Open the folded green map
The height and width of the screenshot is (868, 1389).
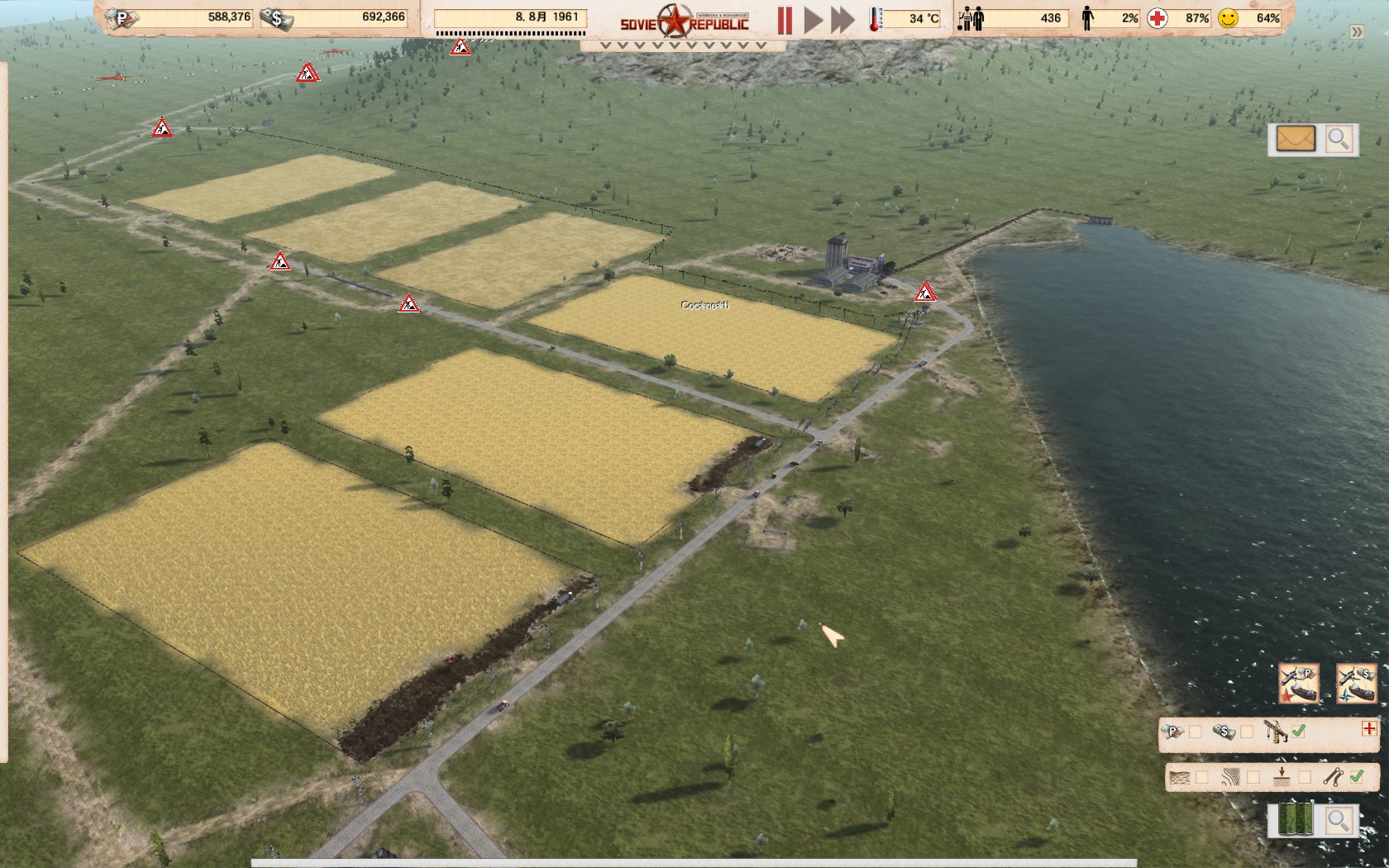[1295, 820]
